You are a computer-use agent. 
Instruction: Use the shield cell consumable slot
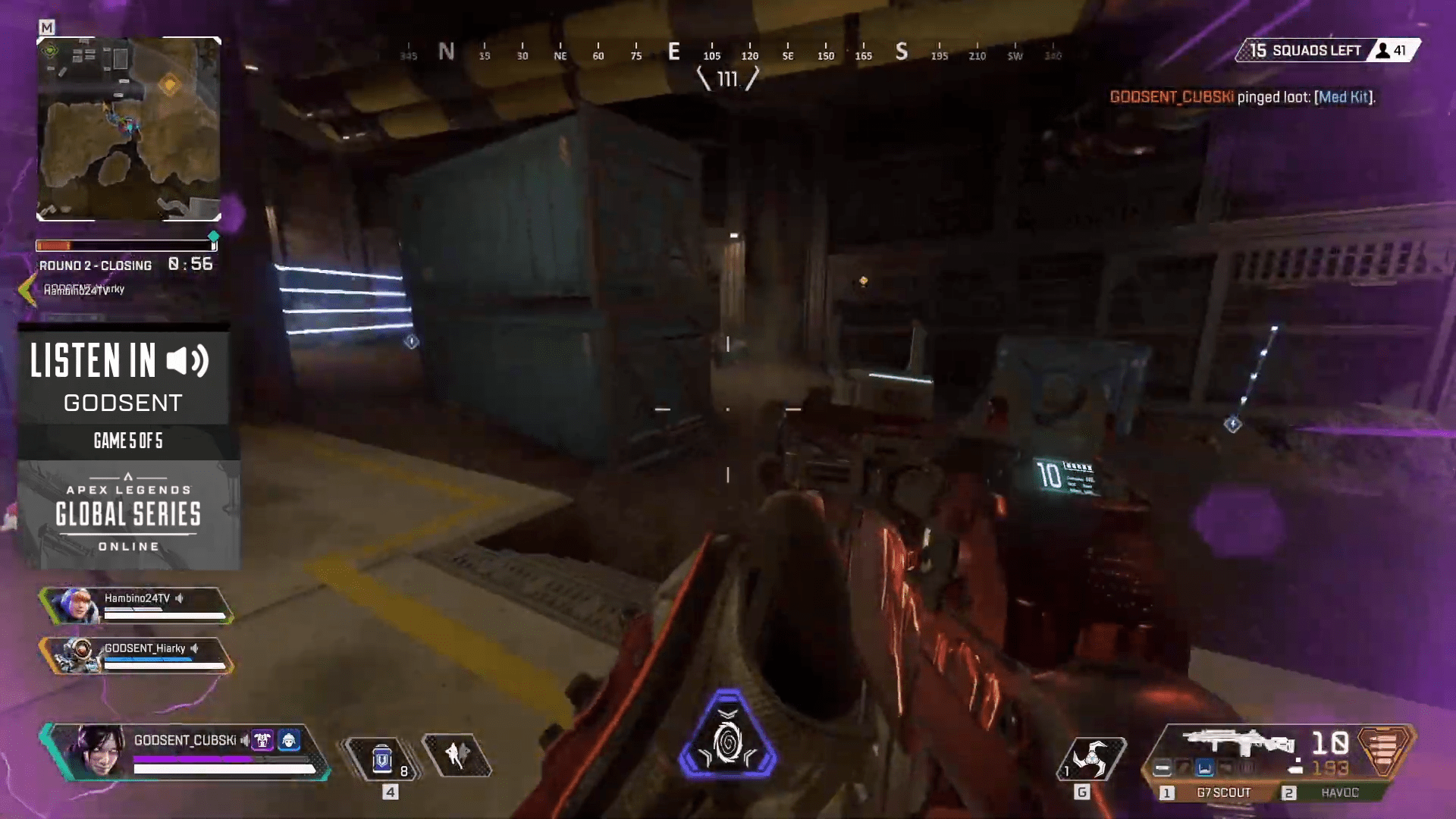coord(382,758)
